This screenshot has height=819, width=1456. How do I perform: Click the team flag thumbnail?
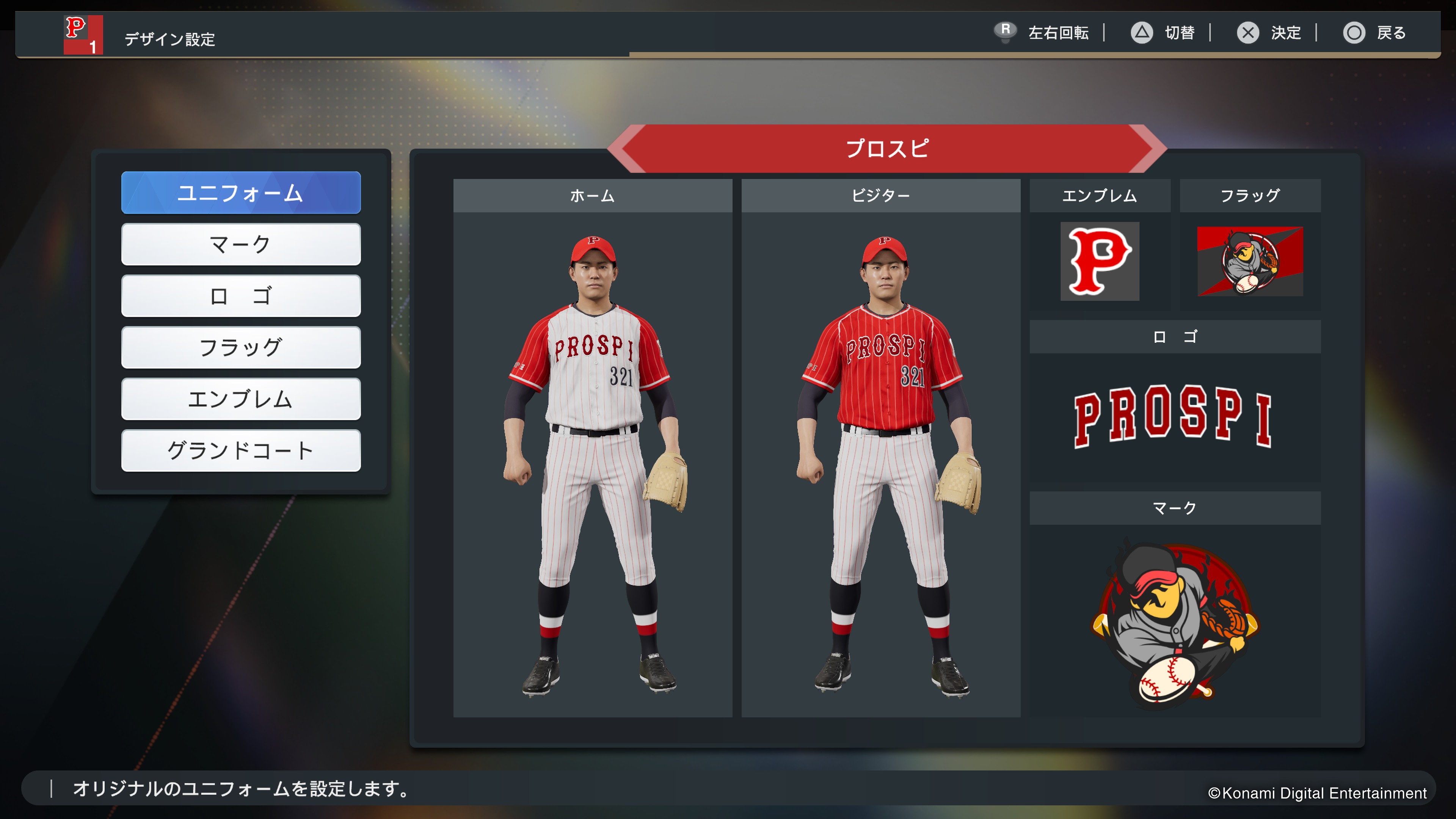click(x=1250, y=261)
